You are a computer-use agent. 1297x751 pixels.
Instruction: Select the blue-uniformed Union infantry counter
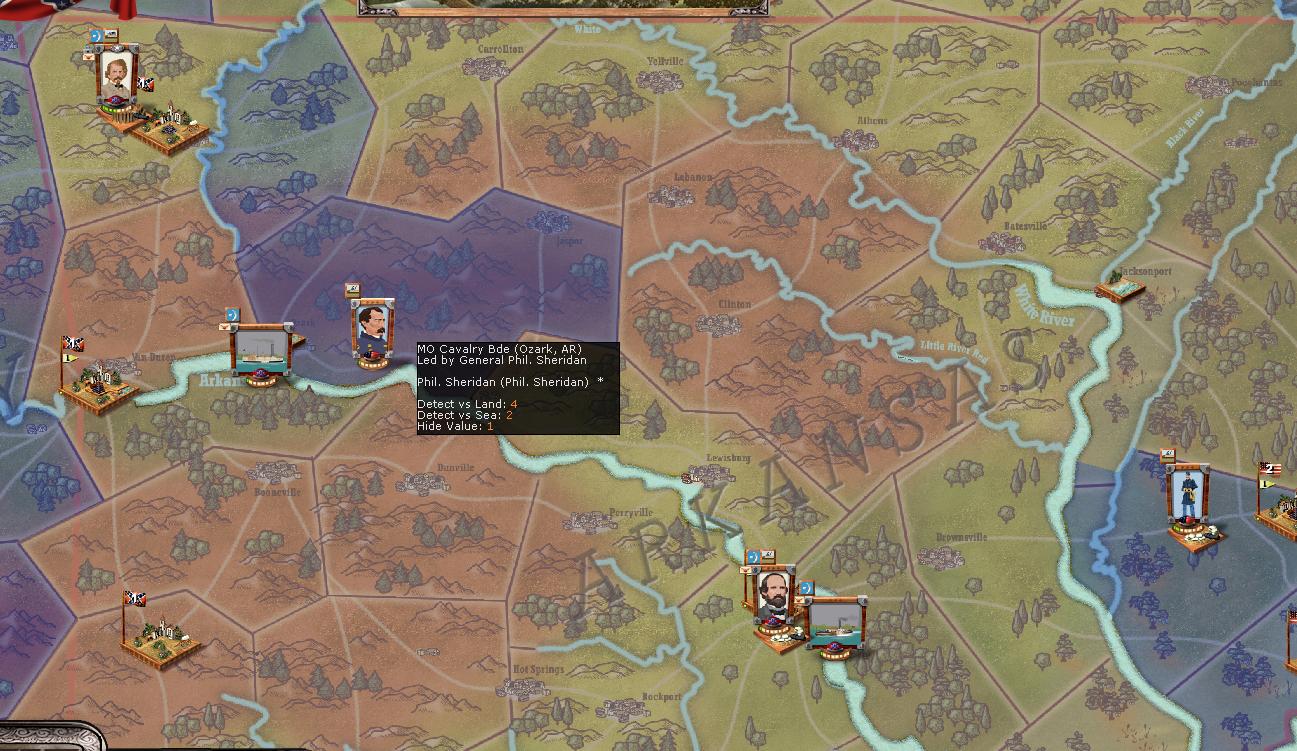tap(1187, 497)
